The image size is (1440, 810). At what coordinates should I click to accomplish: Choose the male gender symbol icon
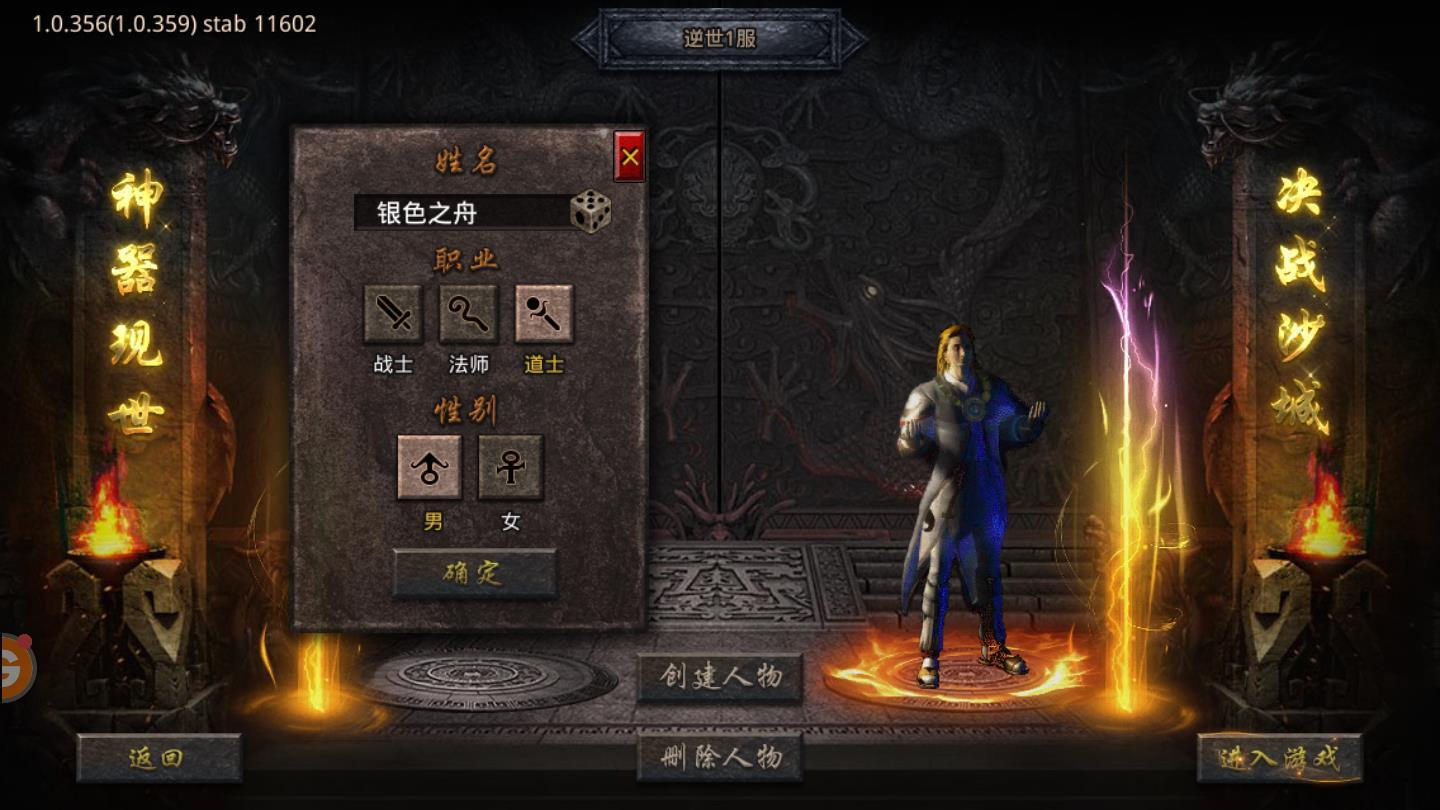coord(430,467)
